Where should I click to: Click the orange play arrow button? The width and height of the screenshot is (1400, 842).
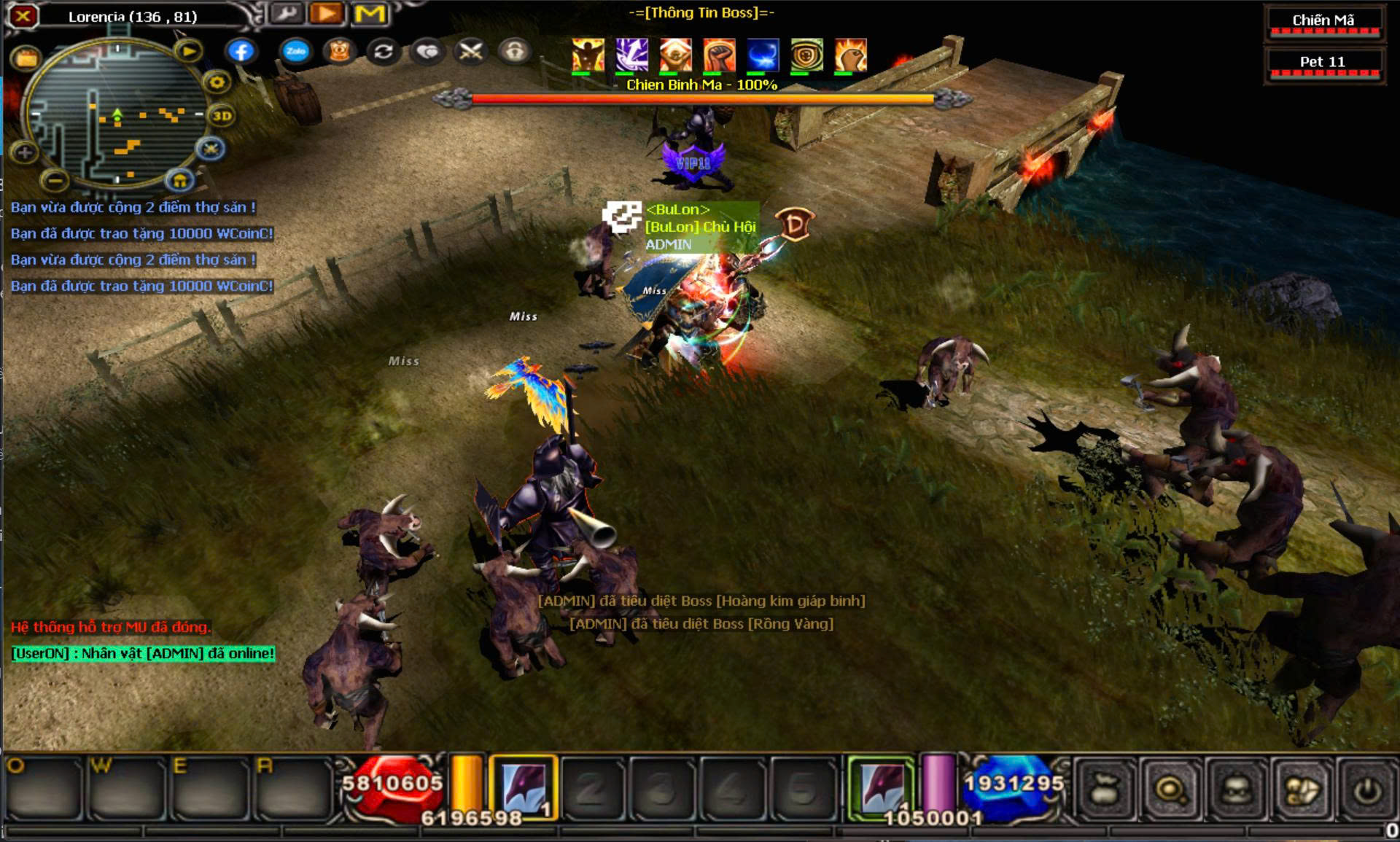pyautogui.click(x=327, y=14)
